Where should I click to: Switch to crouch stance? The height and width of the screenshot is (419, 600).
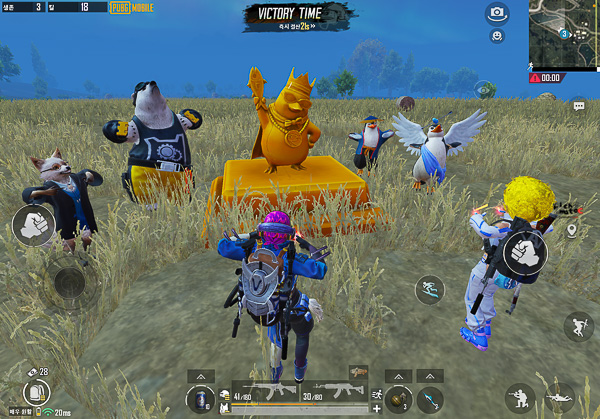click(518, 397)
